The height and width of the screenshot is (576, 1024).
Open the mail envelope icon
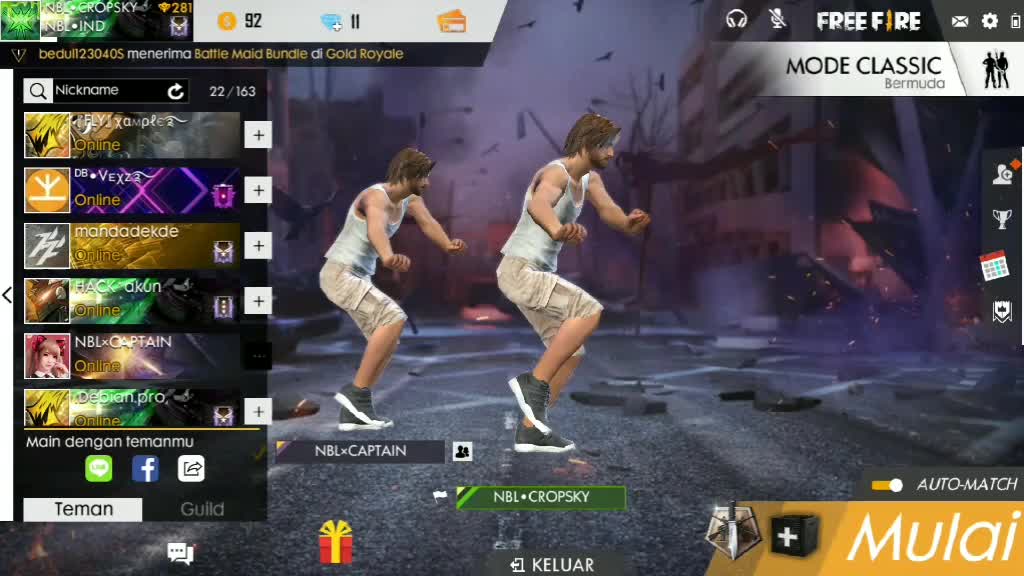pyautogui.click(x=960, y=21)
